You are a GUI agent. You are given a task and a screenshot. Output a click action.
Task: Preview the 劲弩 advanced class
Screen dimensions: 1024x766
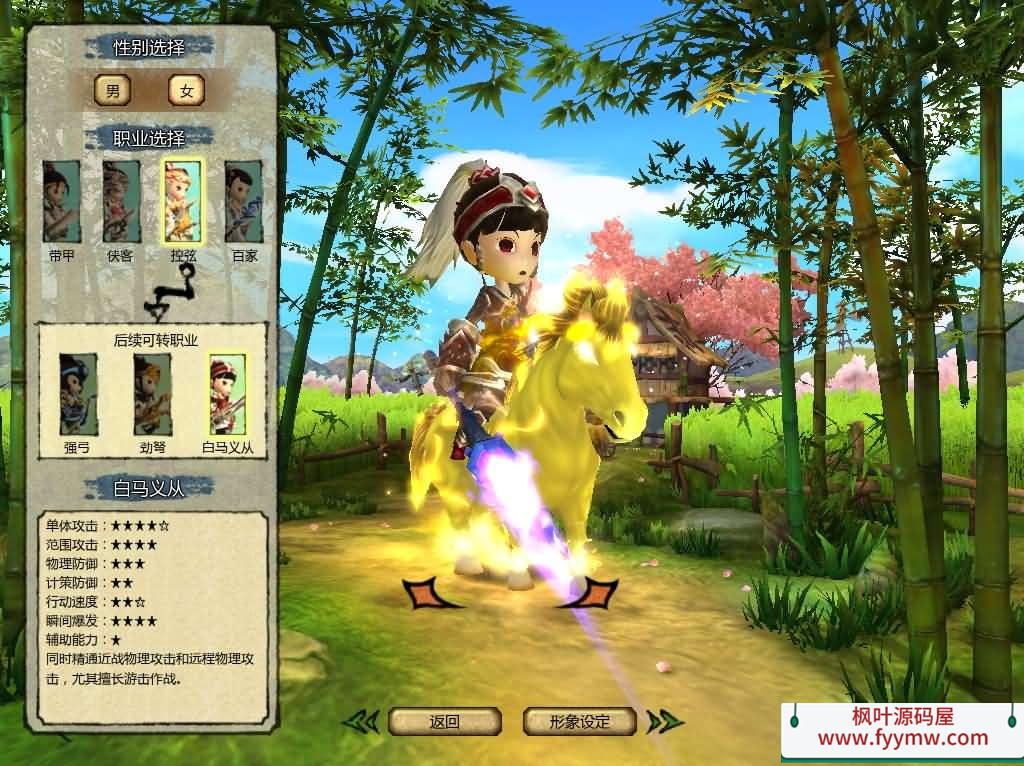153,394
